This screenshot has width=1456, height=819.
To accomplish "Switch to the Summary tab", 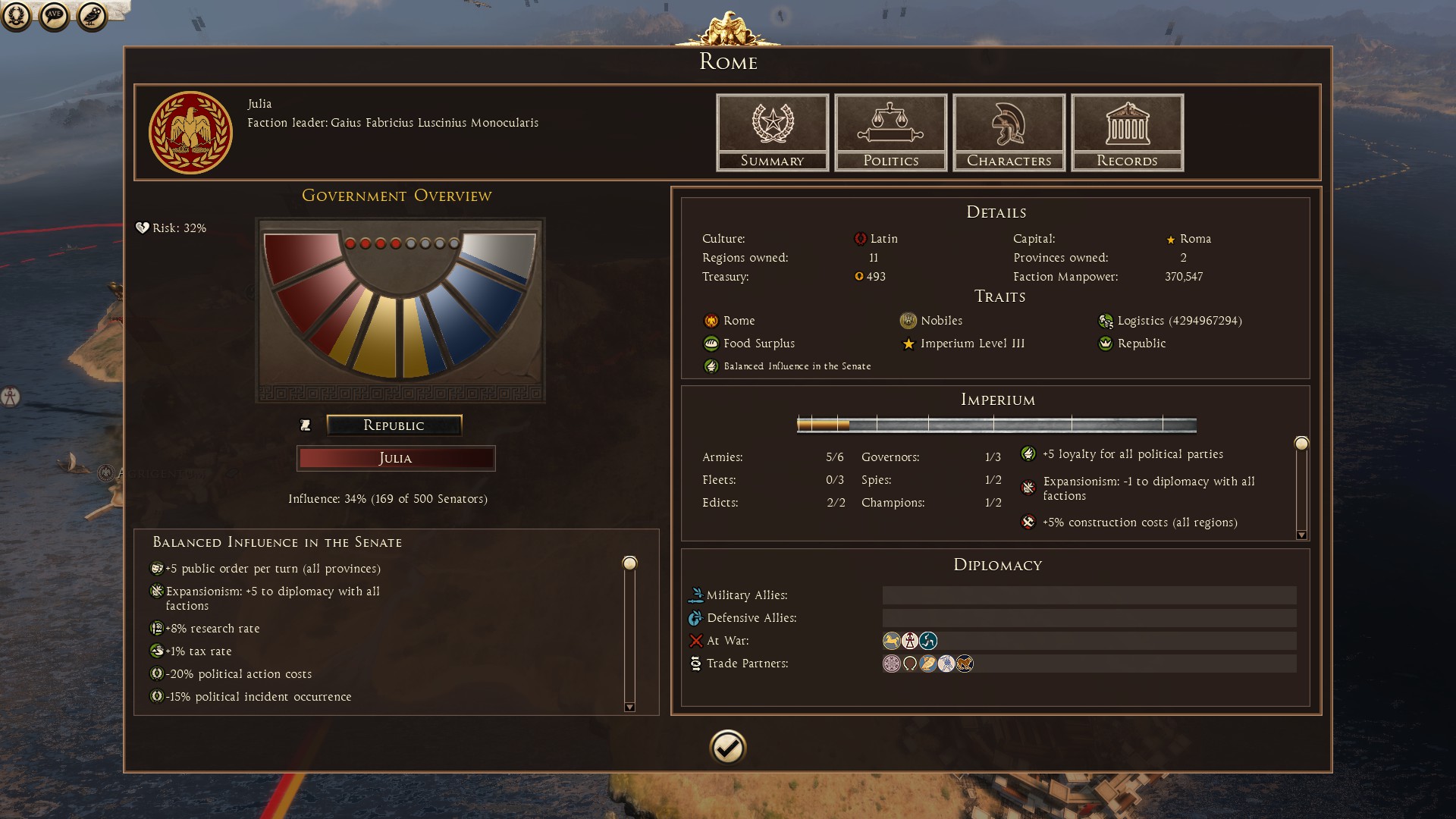I will tap(772, 132).
